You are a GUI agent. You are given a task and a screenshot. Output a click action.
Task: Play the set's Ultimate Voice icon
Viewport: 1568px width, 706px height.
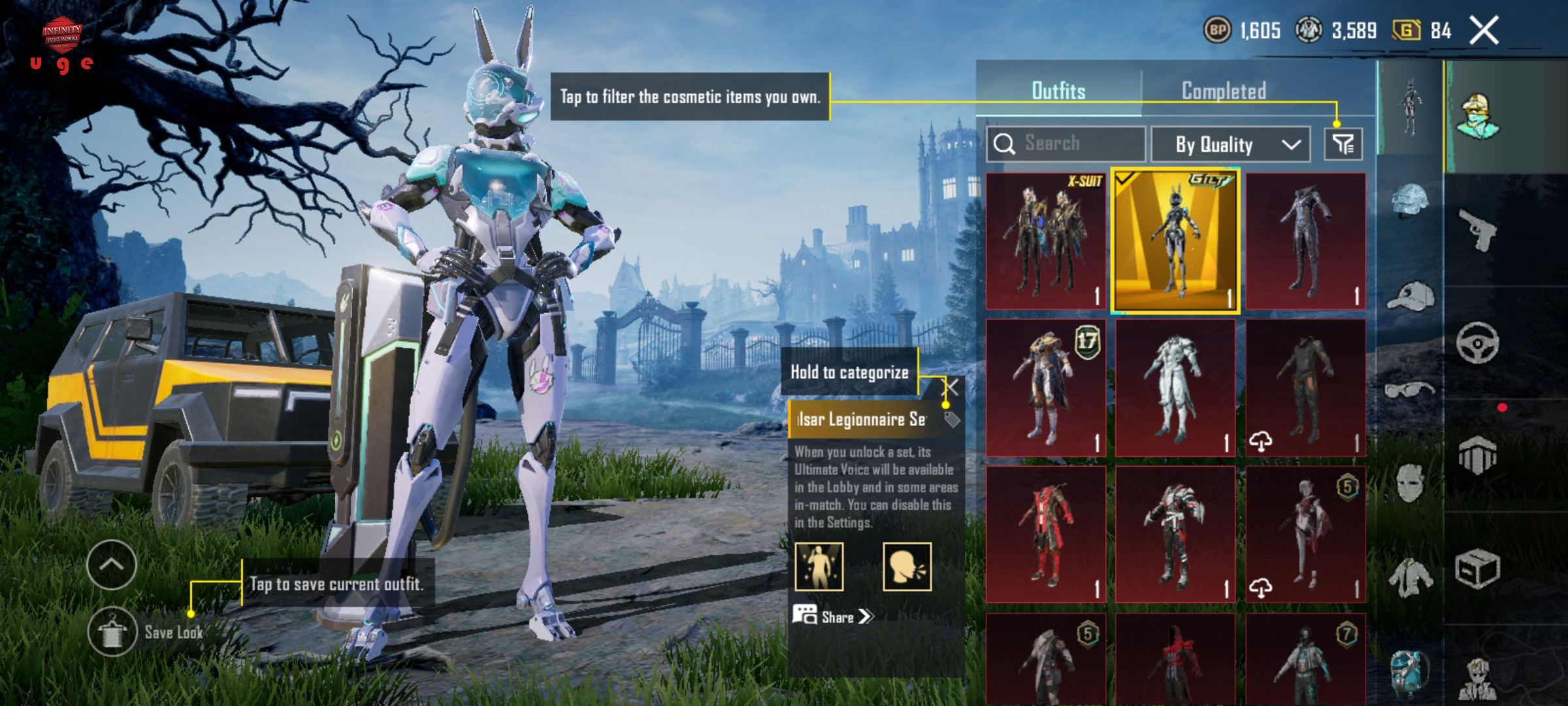907,566
